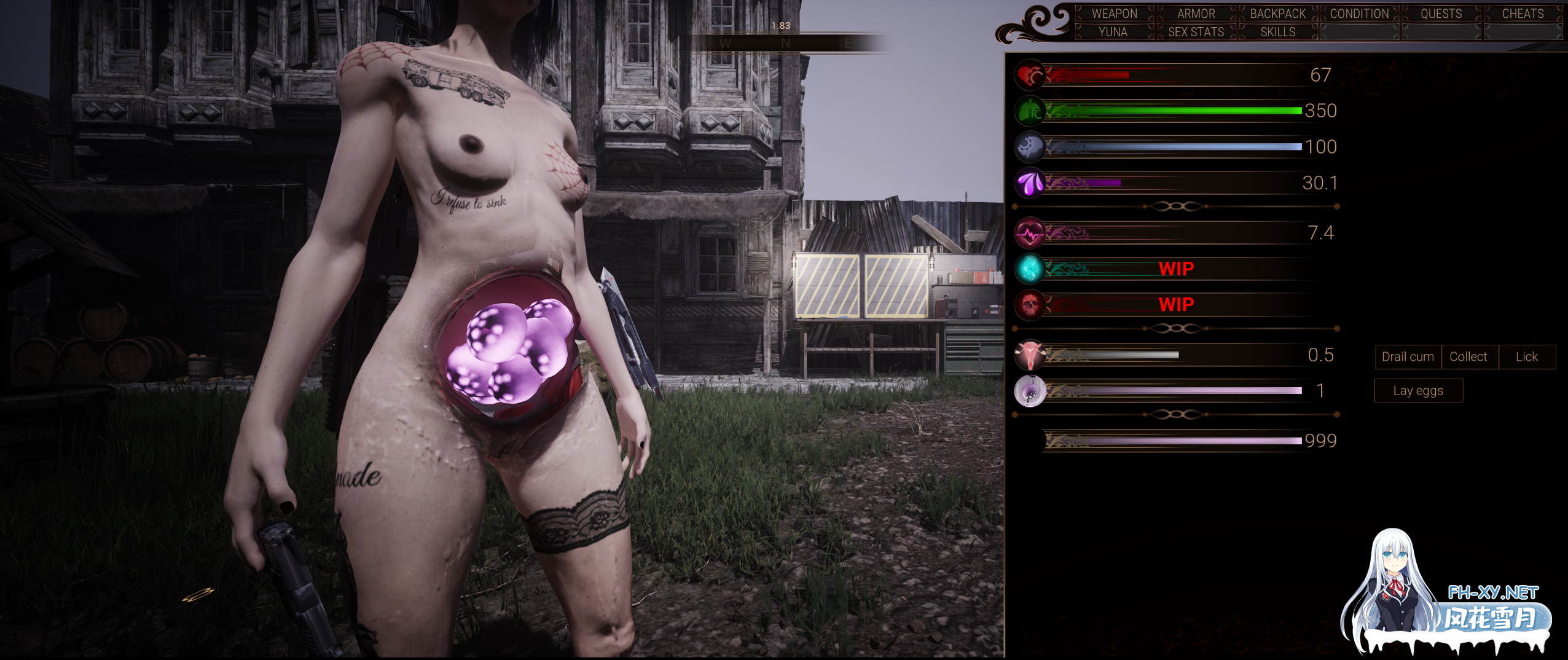Switch to the SEX STATS tab

click(x=1195, y=31)
